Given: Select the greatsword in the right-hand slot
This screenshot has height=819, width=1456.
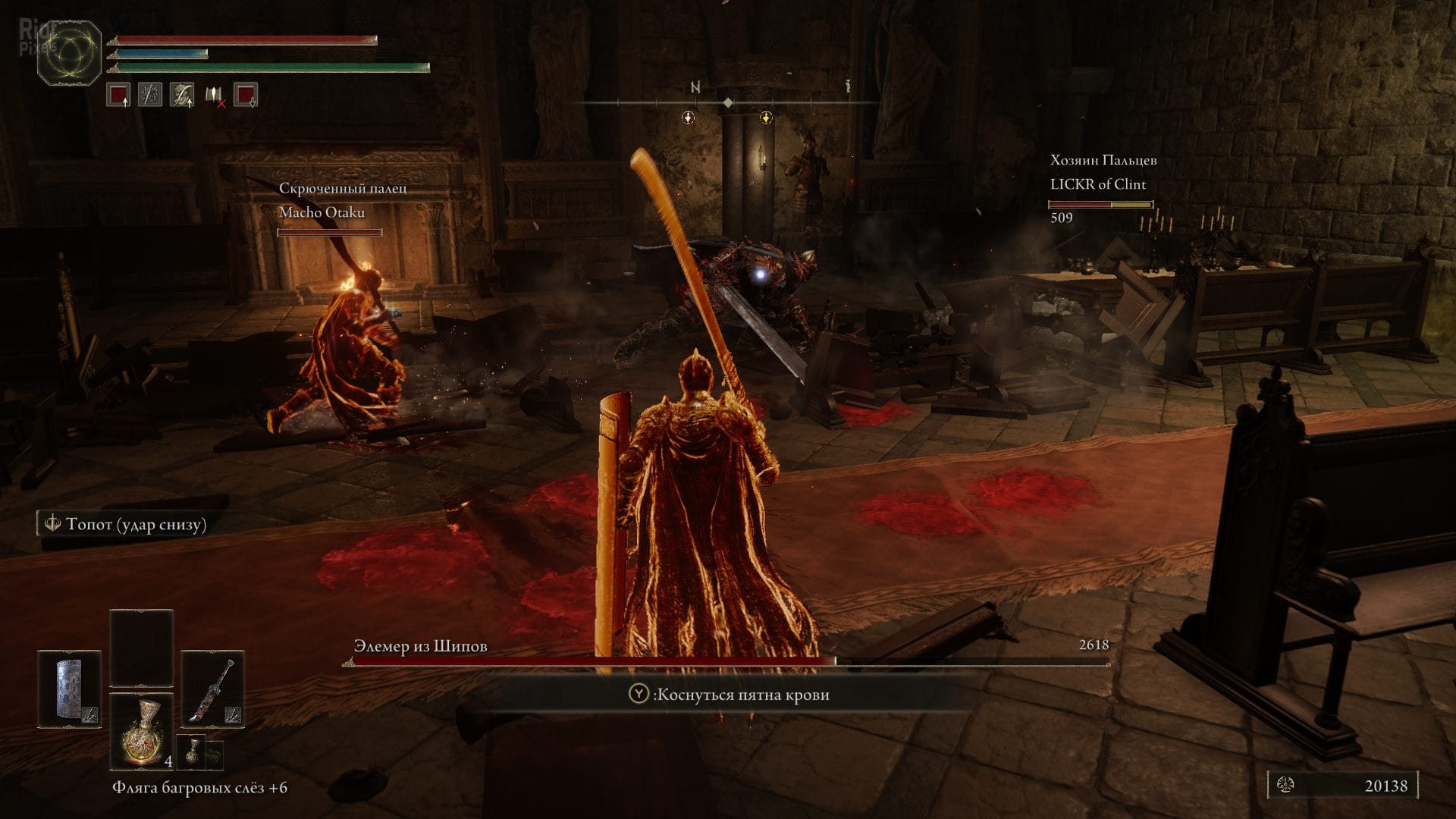Looking at the screenshot, I should tap(212, 689).
